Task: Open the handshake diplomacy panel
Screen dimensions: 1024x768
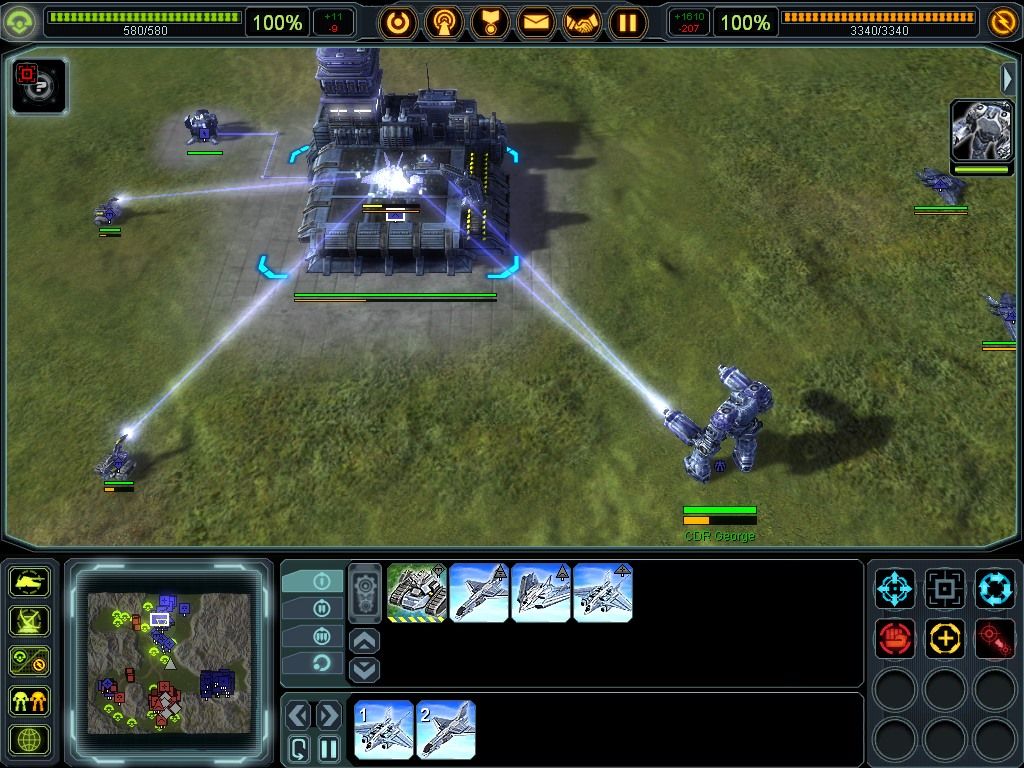Action: tap(582, 22)
